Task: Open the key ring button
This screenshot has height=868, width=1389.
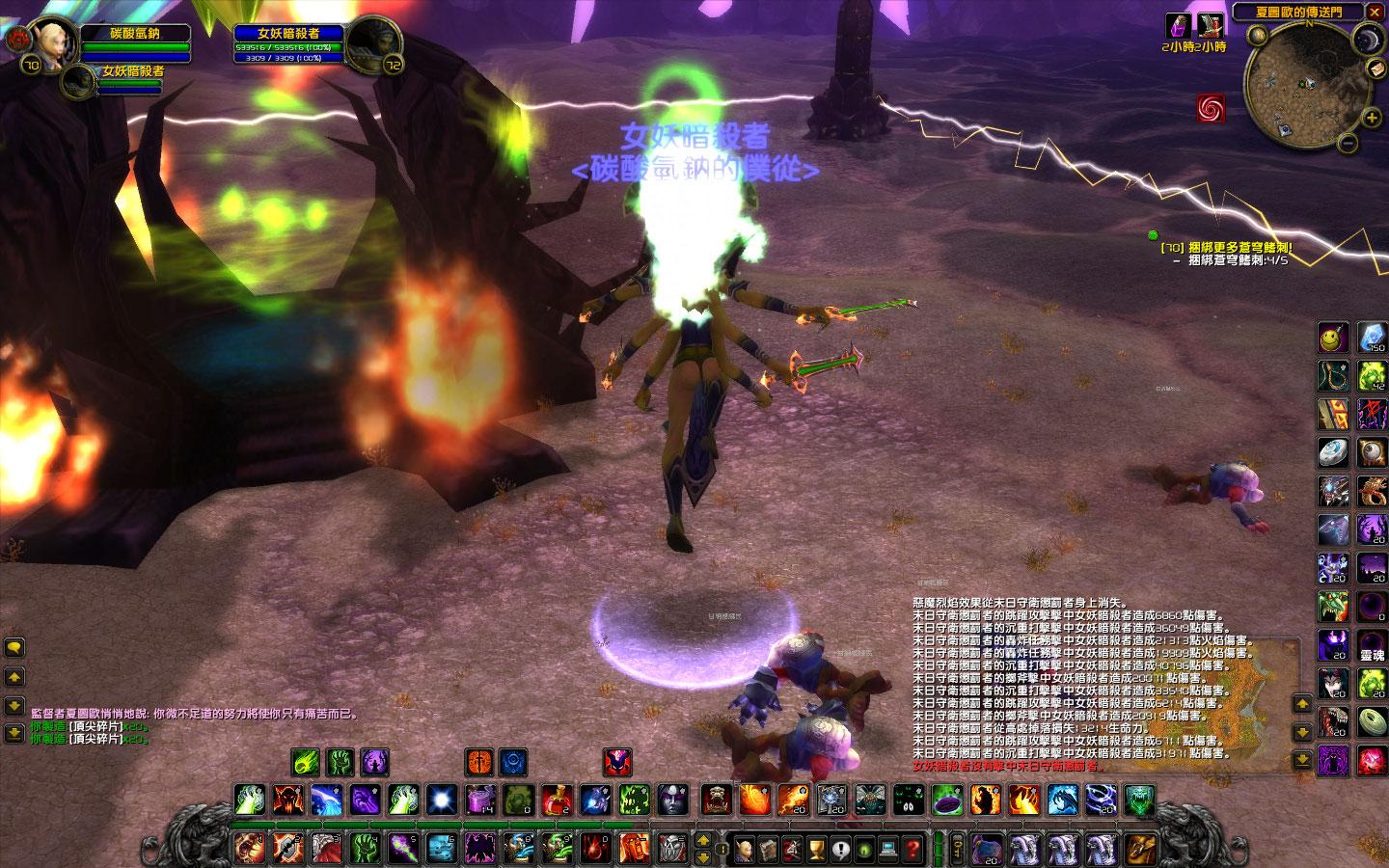Action: click(957, 849)
